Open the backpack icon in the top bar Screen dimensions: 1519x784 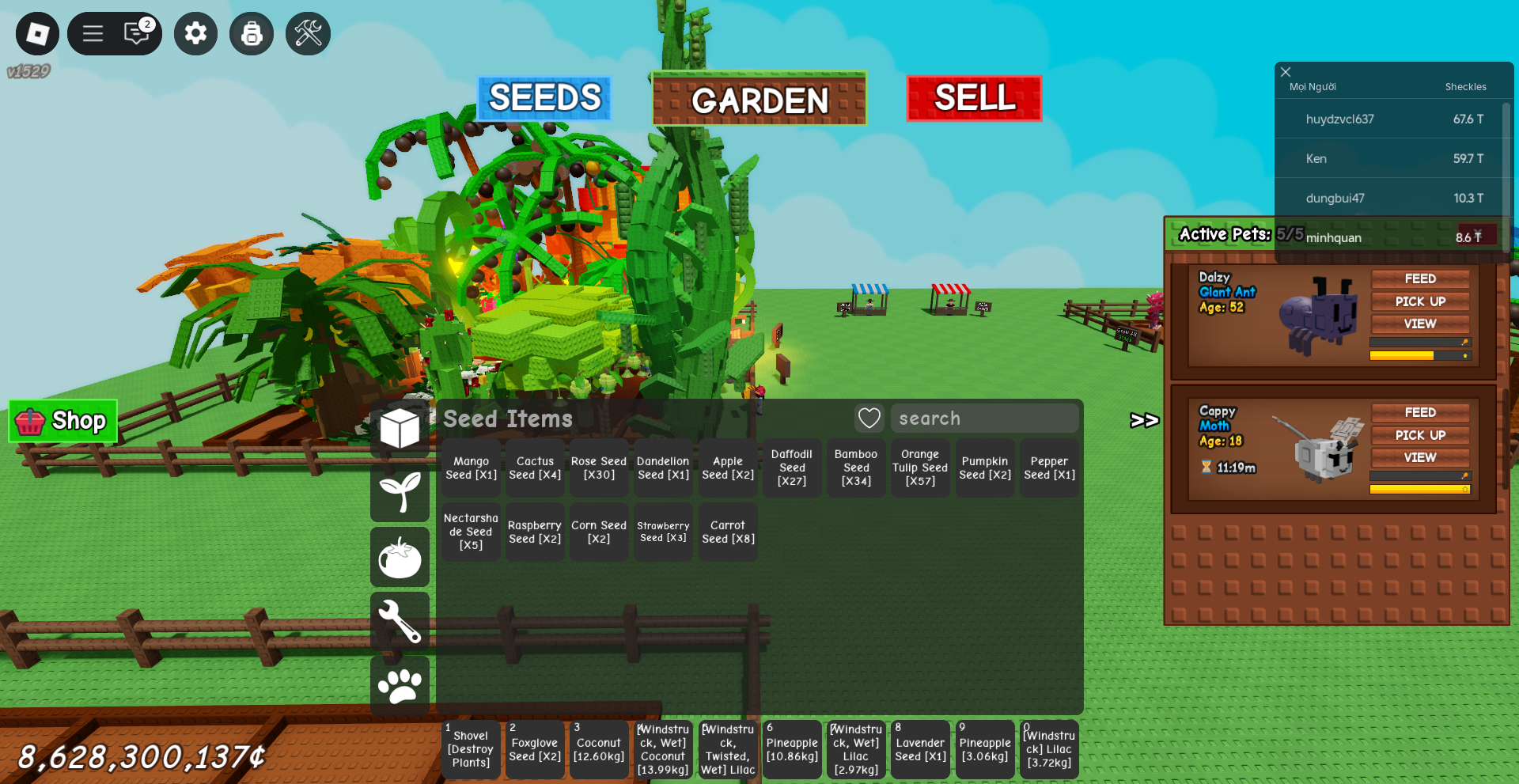click(252, 33)
